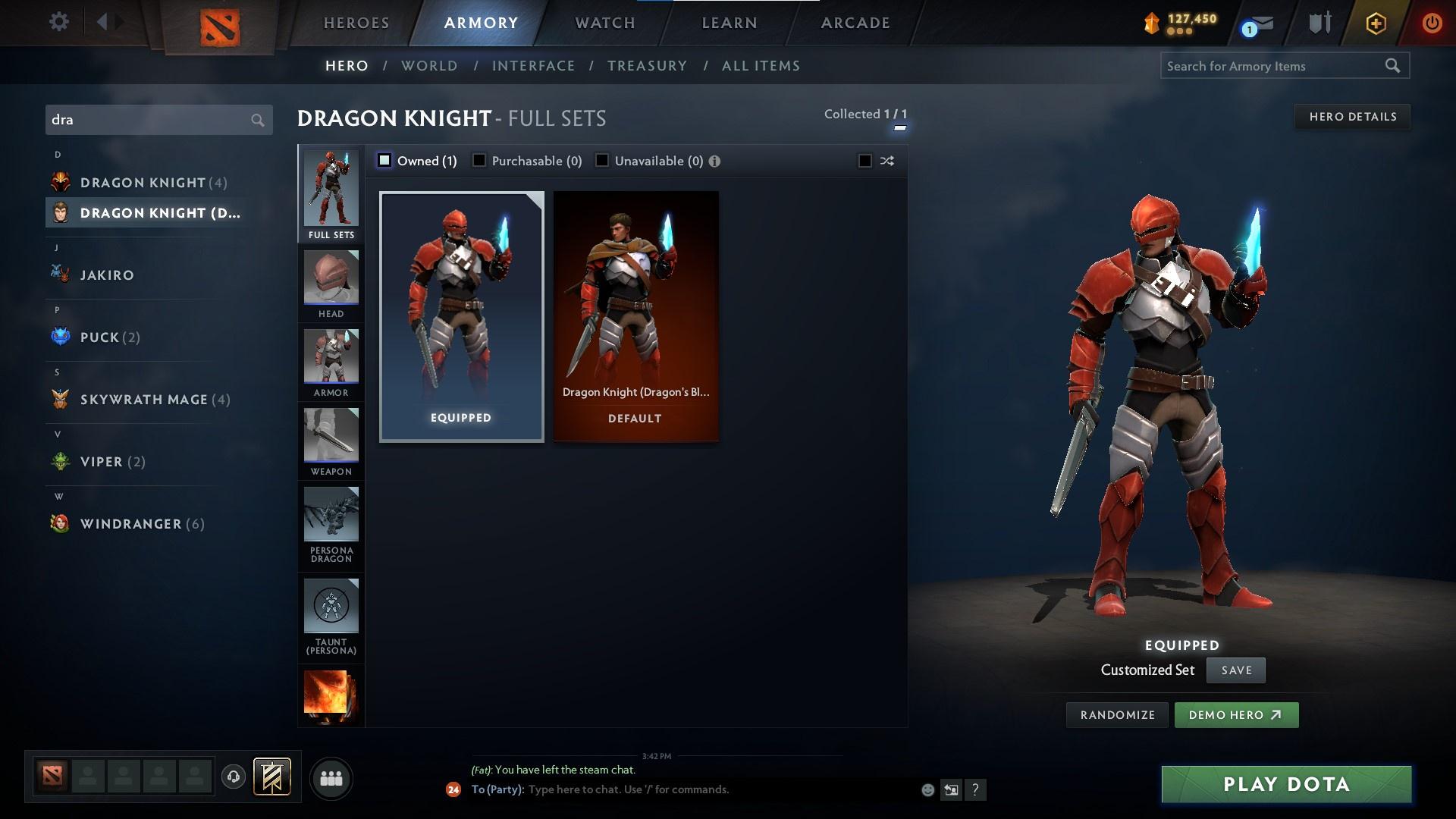This screenshot has height=819, width=1456.
Task: Enable the random set shuffle toggle
Action: [864, 161]
